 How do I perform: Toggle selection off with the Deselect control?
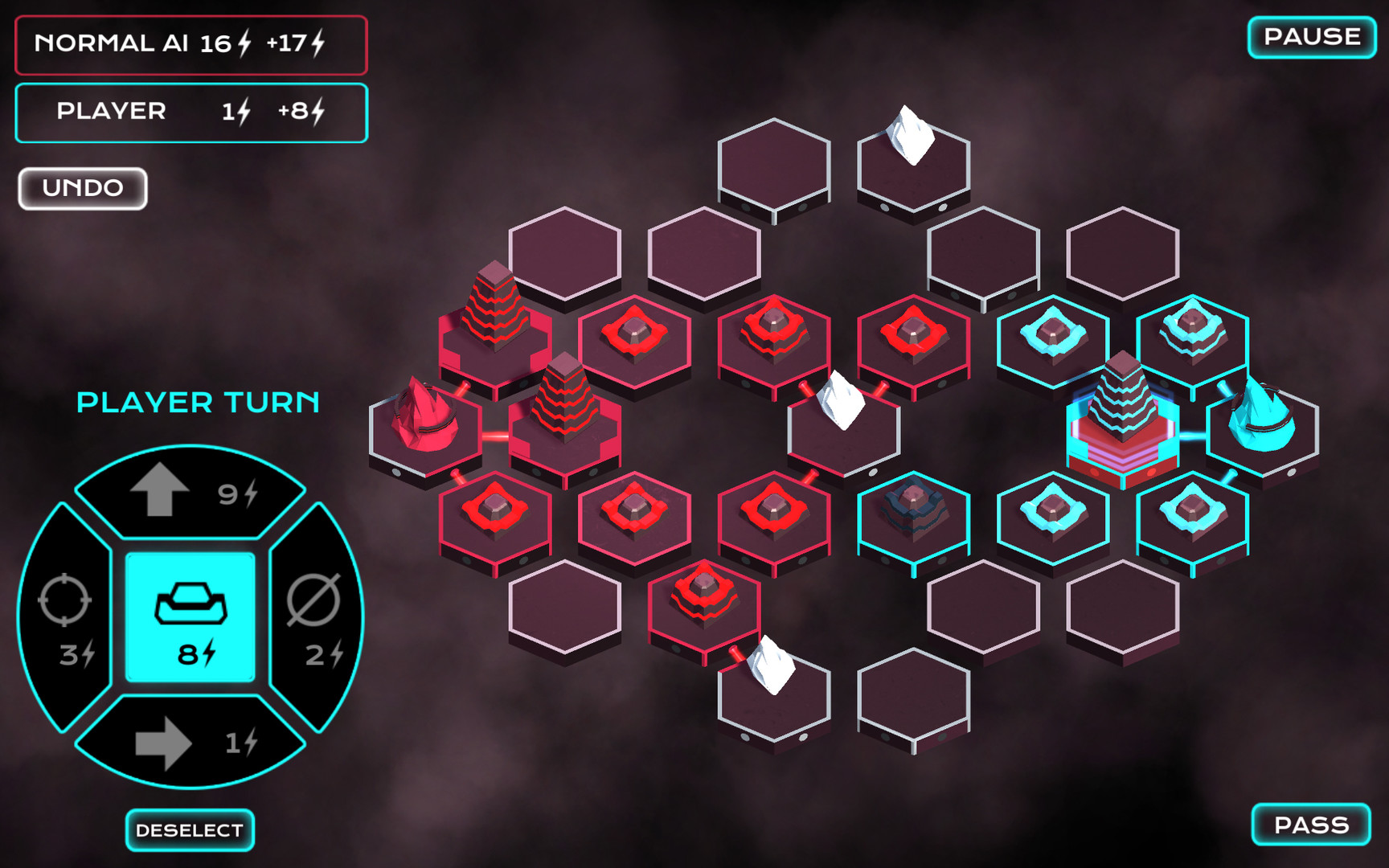(189, 829)
